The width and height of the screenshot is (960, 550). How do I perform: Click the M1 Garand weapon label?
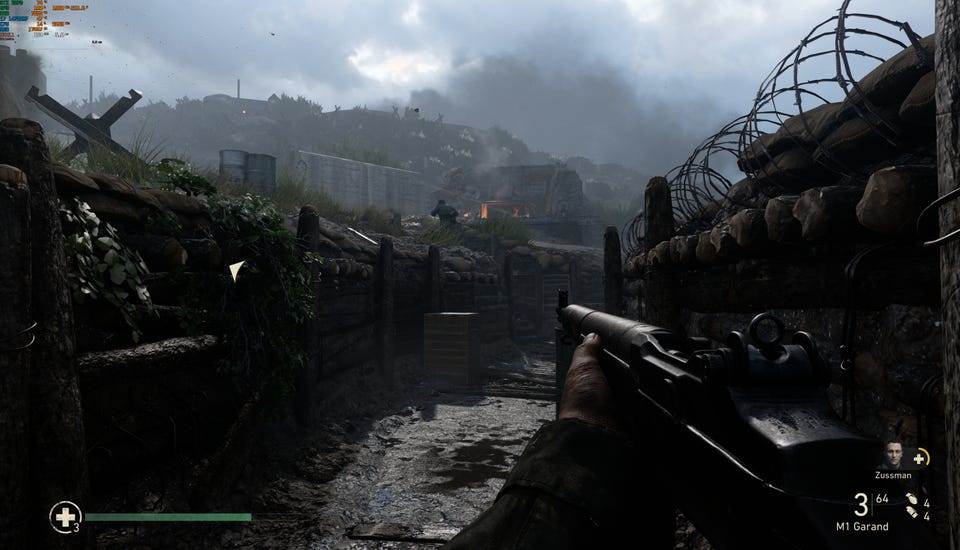(x=862, y=527)
